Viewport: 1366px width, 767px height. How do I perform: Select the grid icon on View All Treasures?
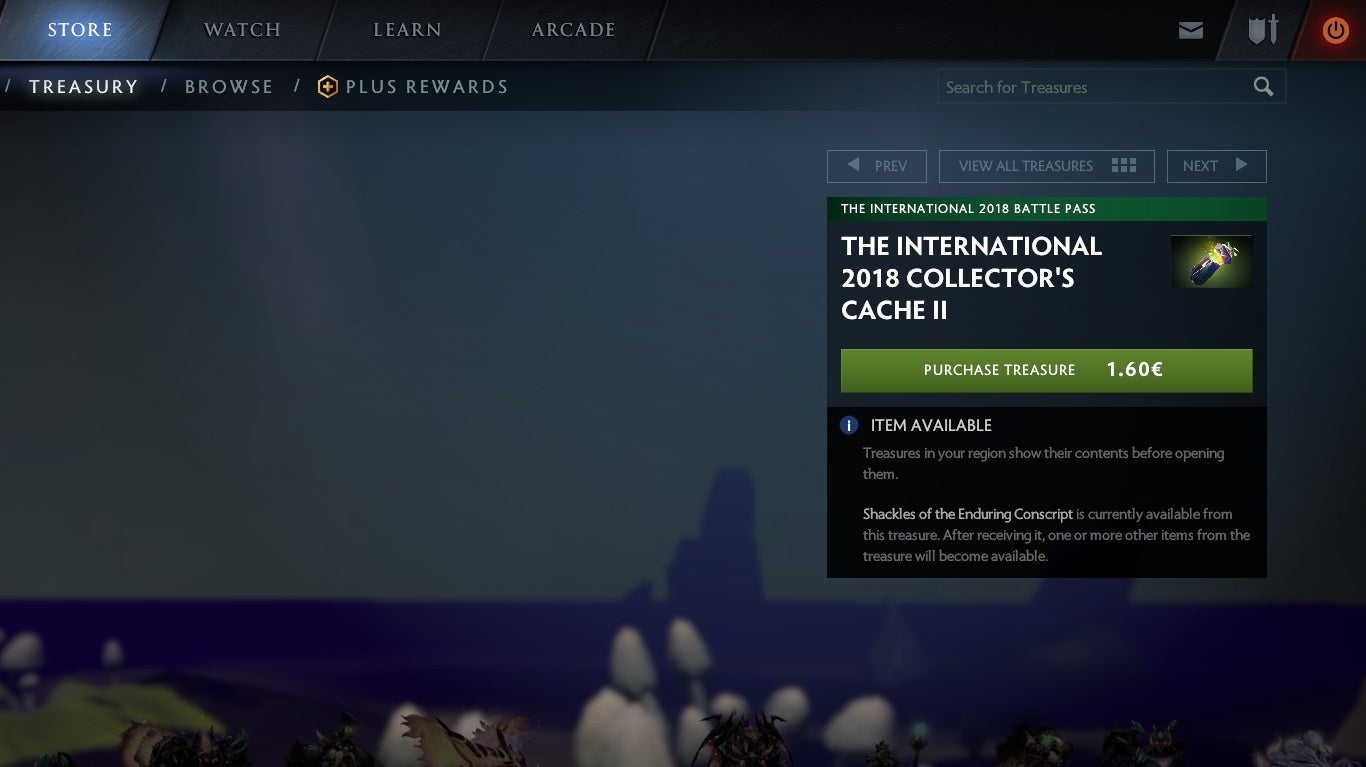point(1124,165)
